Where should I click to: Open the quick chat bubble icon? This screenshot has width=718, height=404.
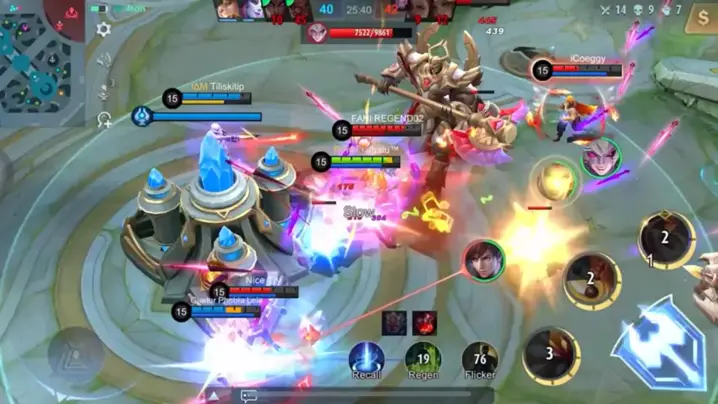coord(249,396)
